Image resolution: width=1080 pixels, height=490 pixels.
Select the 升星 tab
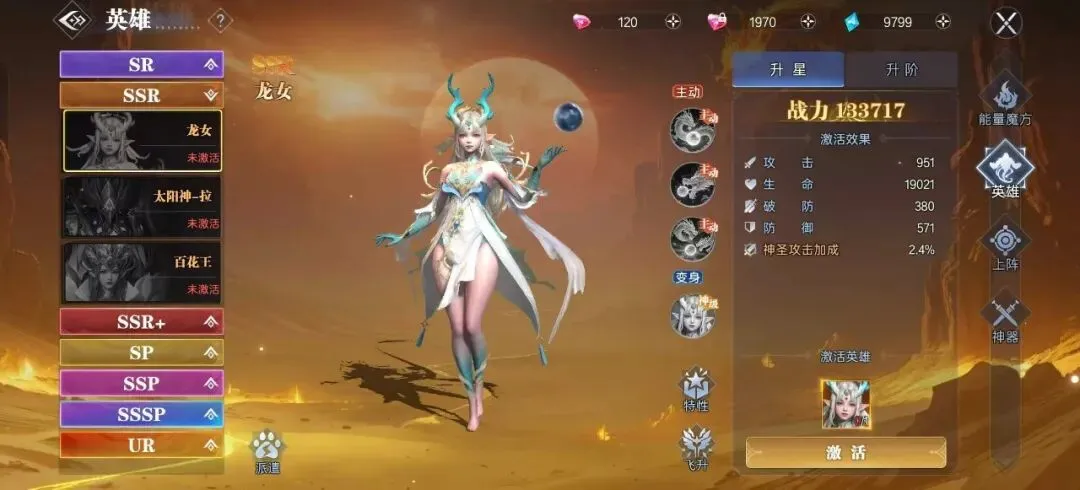pos(788,70)
